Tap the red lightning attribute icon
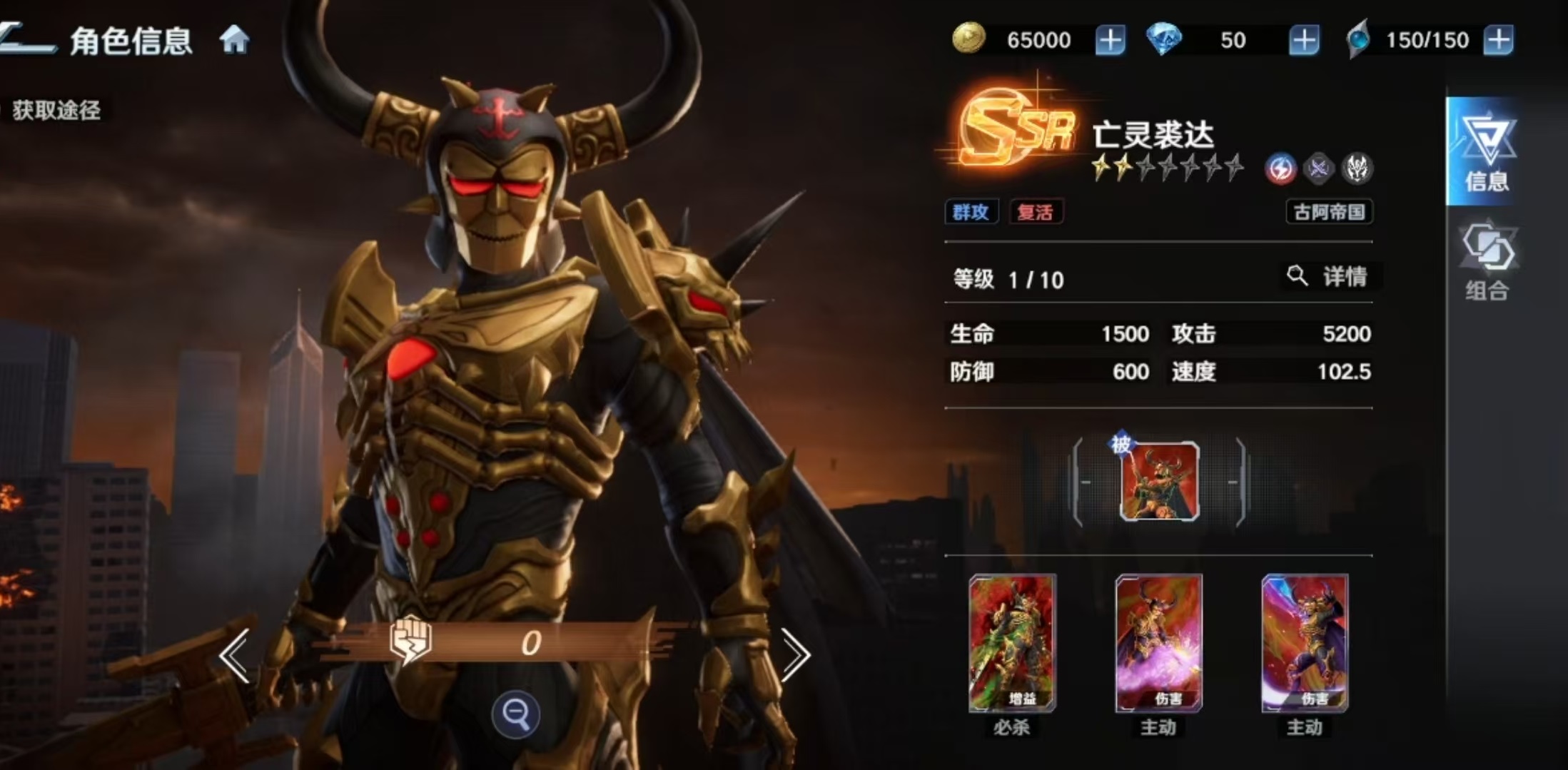This screenshot has width=1568, height=770. [x=1280, y=169]
